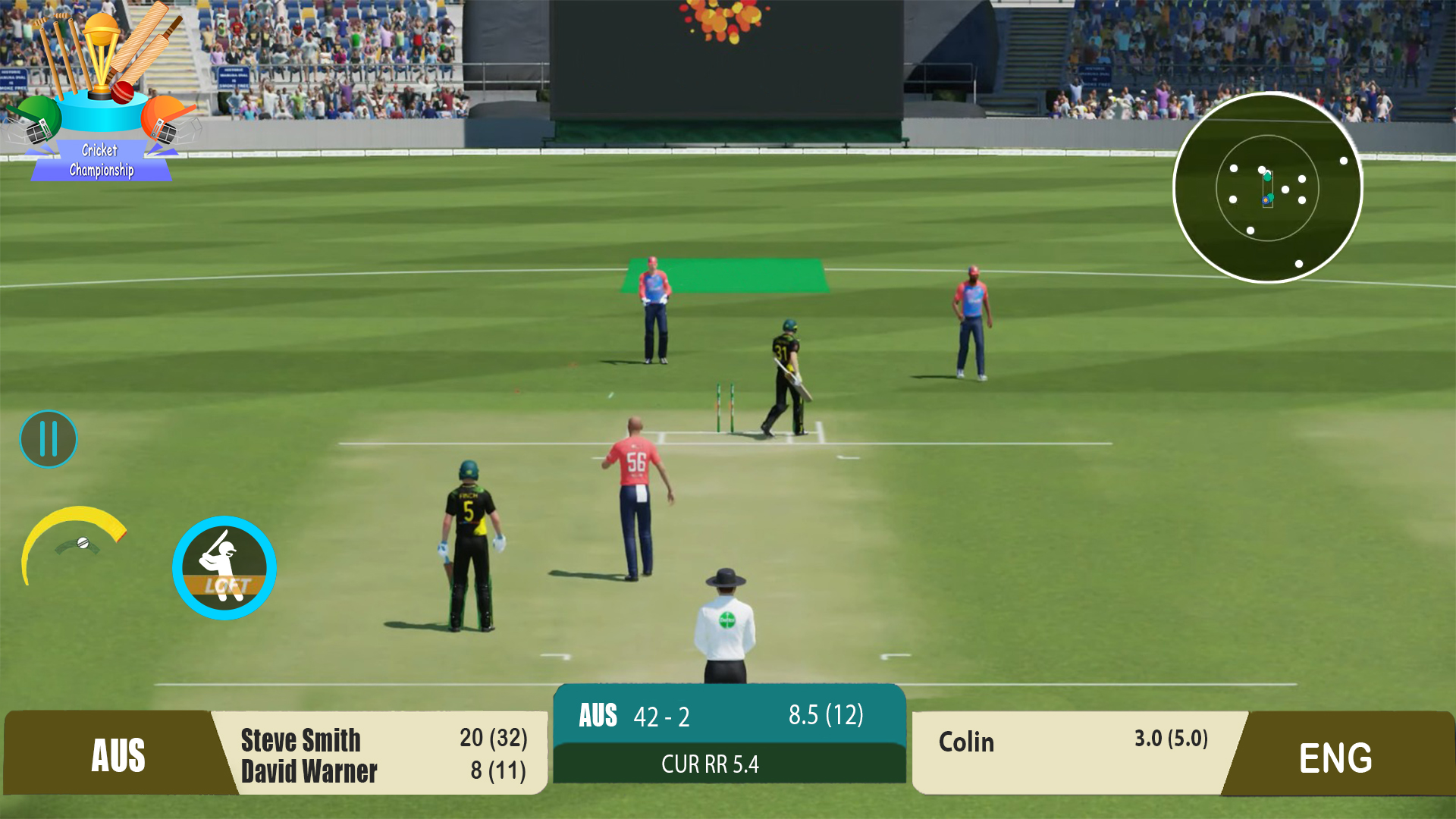Screen dimensions: 1456x819
Task: Pause the match with the pause toggle
Action: (49, 438)
